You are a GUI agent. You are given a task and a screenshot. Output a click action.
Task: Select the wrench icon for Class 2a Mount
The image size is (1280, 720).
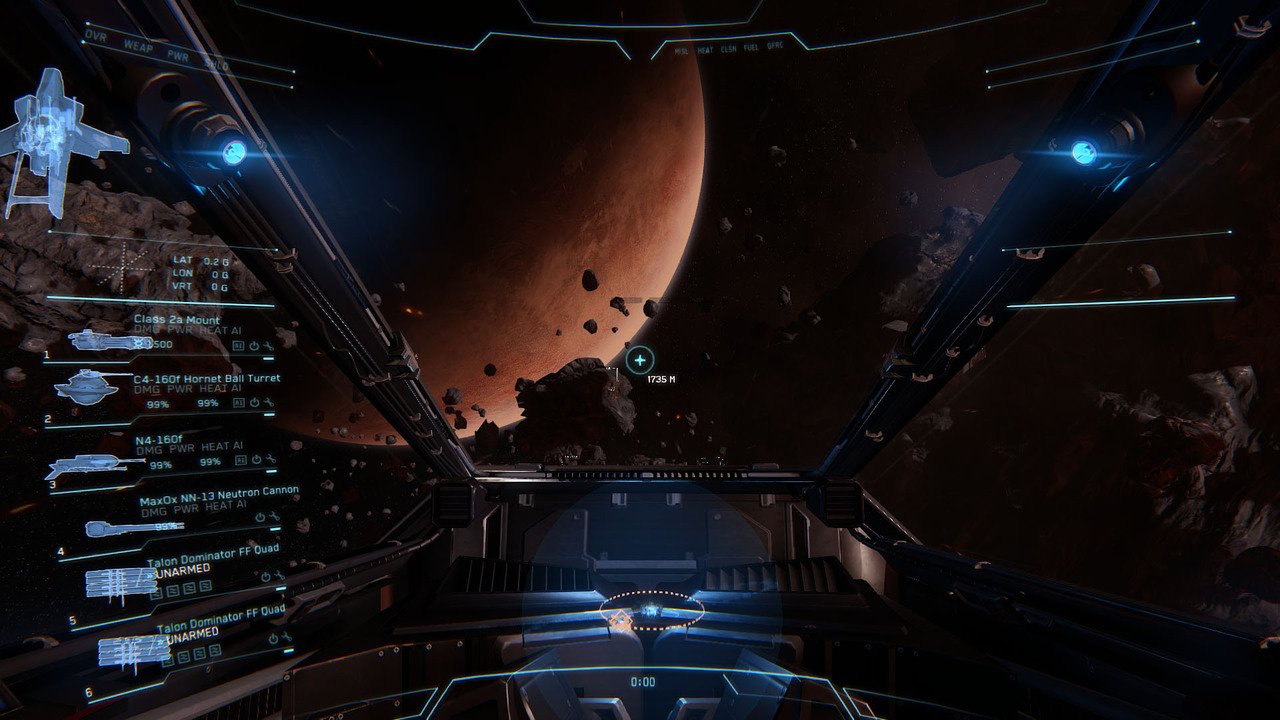coord(267,345)
